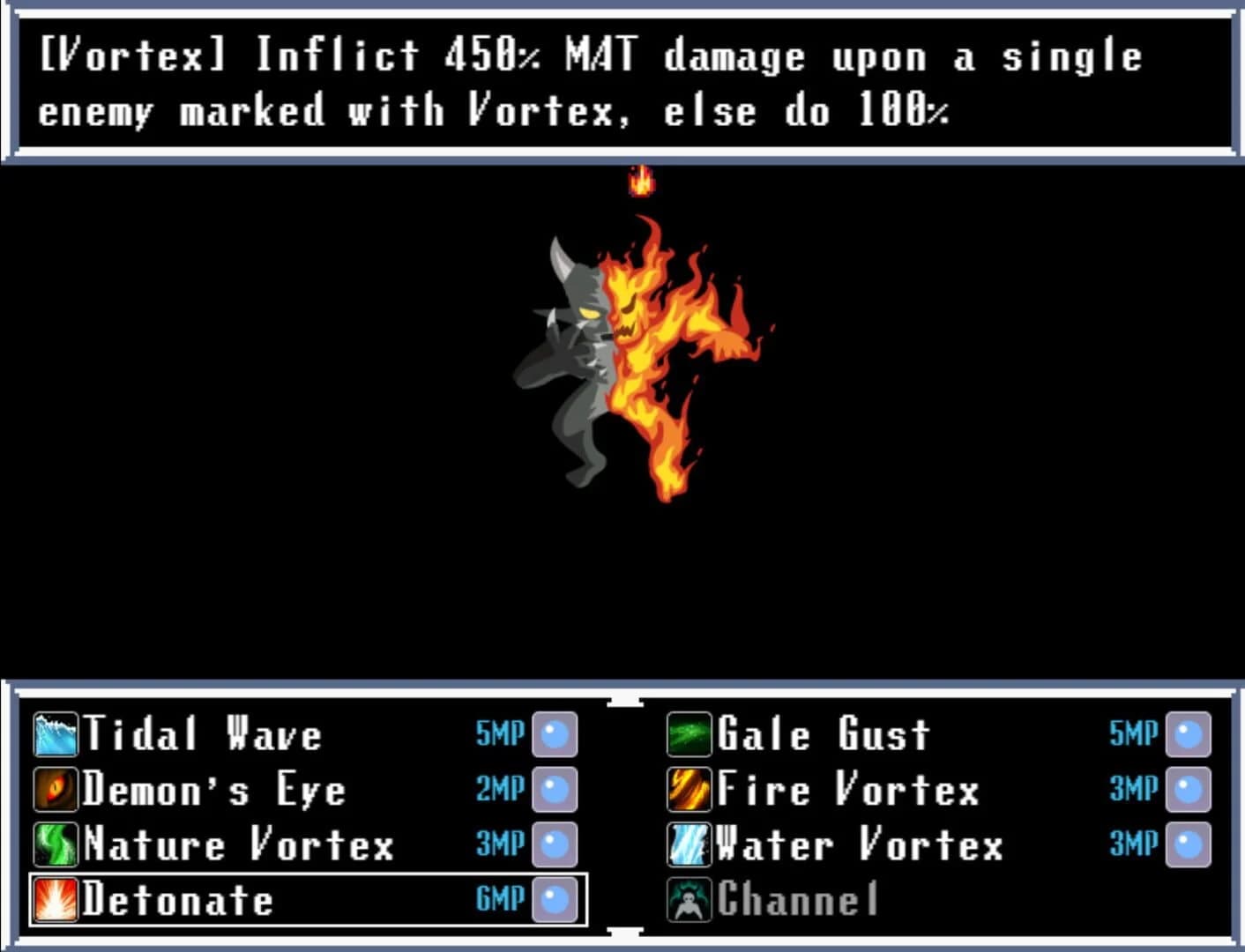Select the Gale Gust skill icon

(688, 733)
